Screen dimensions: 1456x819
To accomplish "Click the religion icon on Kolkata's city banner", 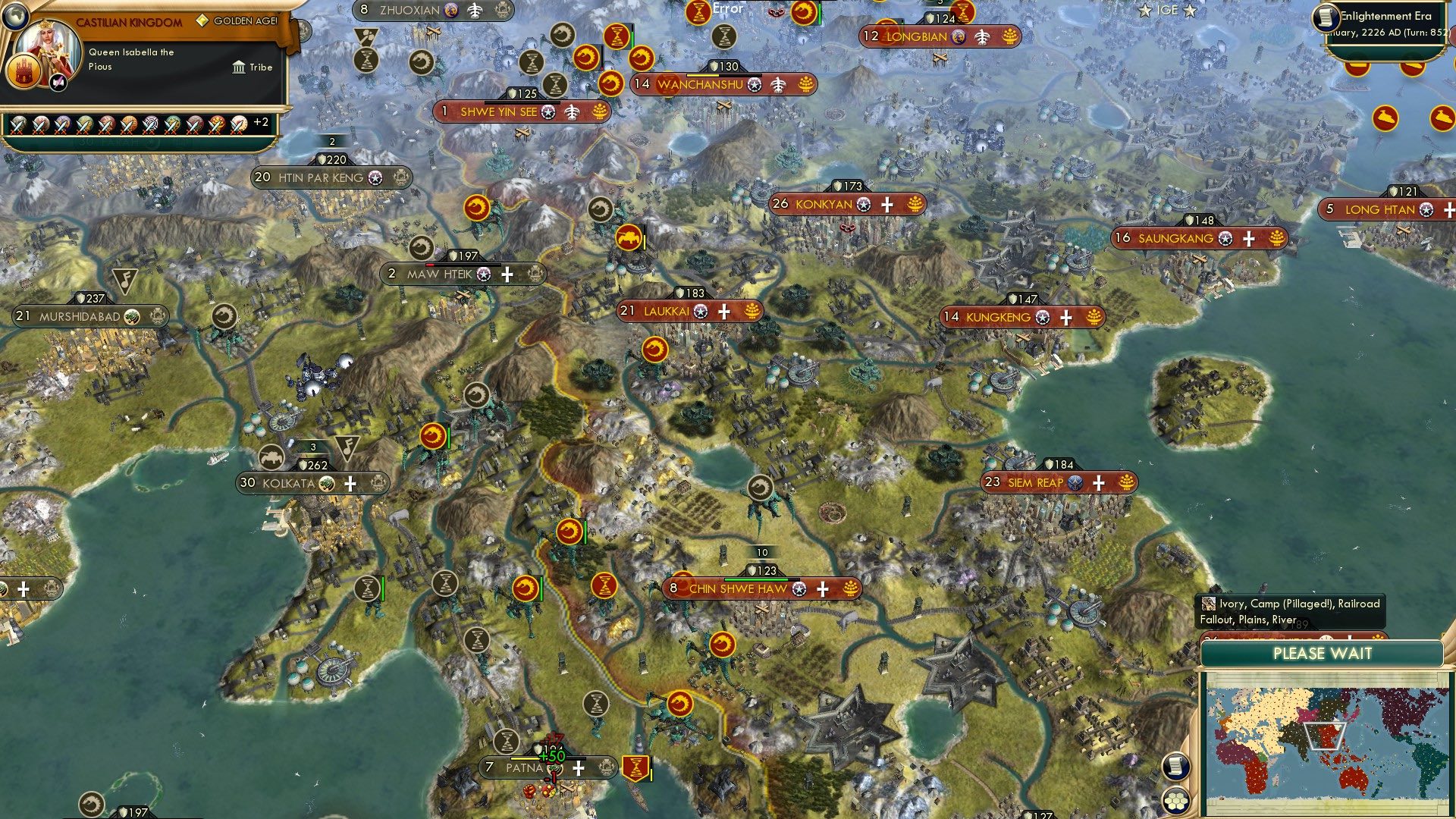I will click(325, 484).
